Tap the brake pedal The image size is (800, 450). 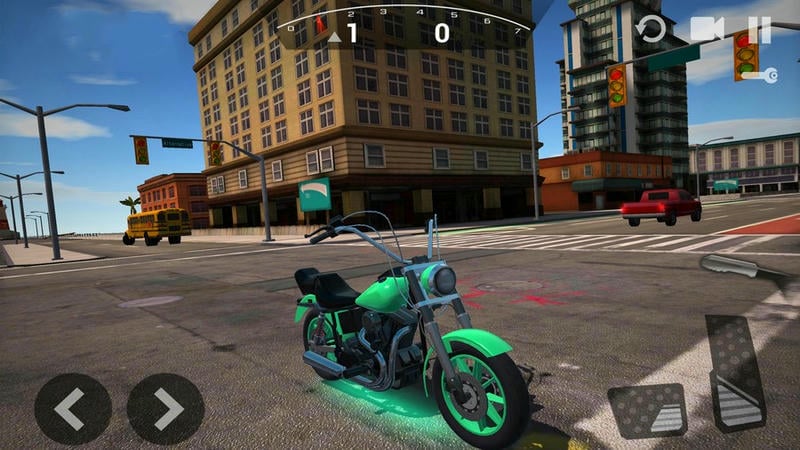(x=646, y=410)
